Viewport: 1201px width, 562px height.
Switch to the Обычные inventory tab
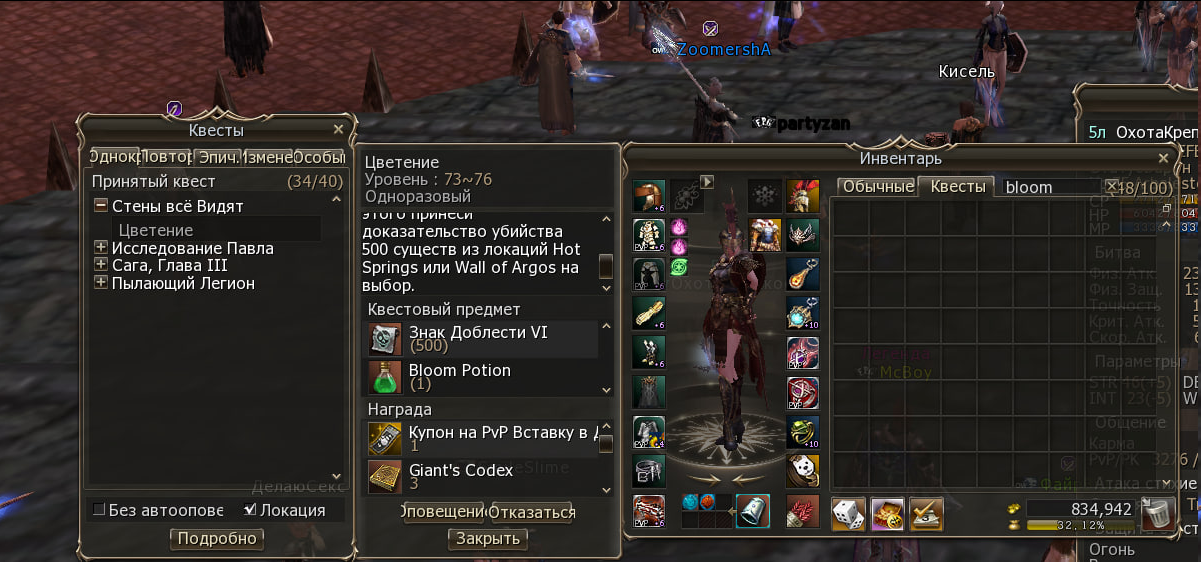[x=877, y=187]
